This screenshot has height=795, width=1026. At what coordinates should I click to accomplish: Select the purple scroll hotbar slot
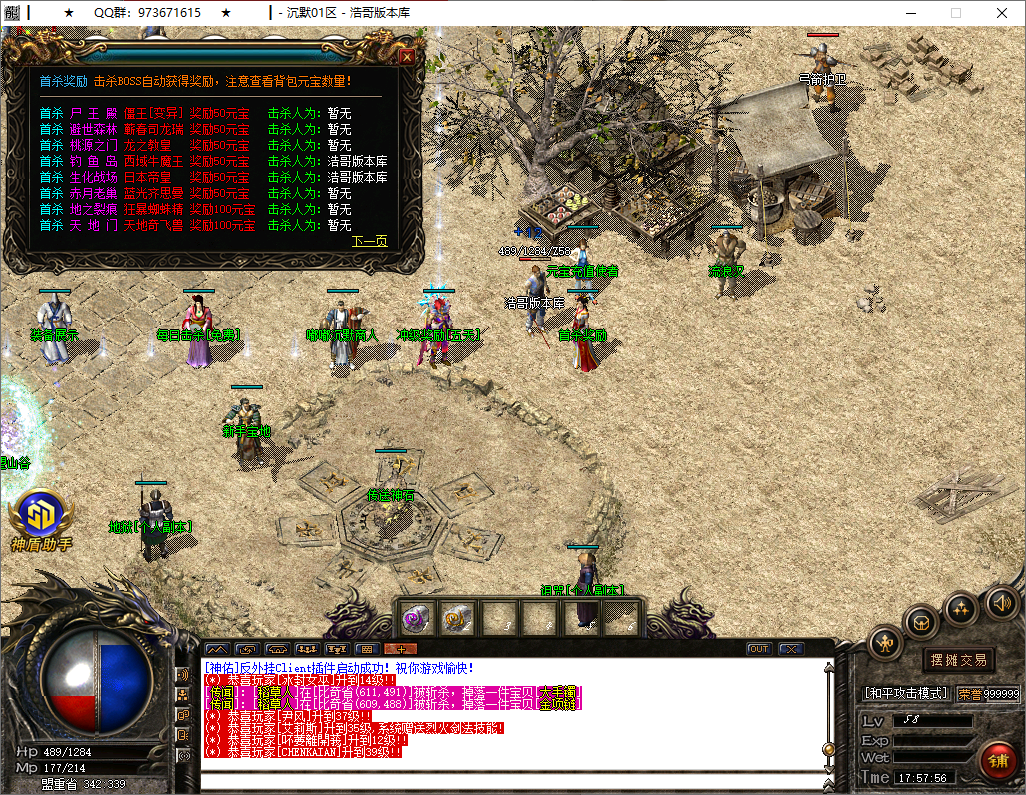[x=416, y=618]
